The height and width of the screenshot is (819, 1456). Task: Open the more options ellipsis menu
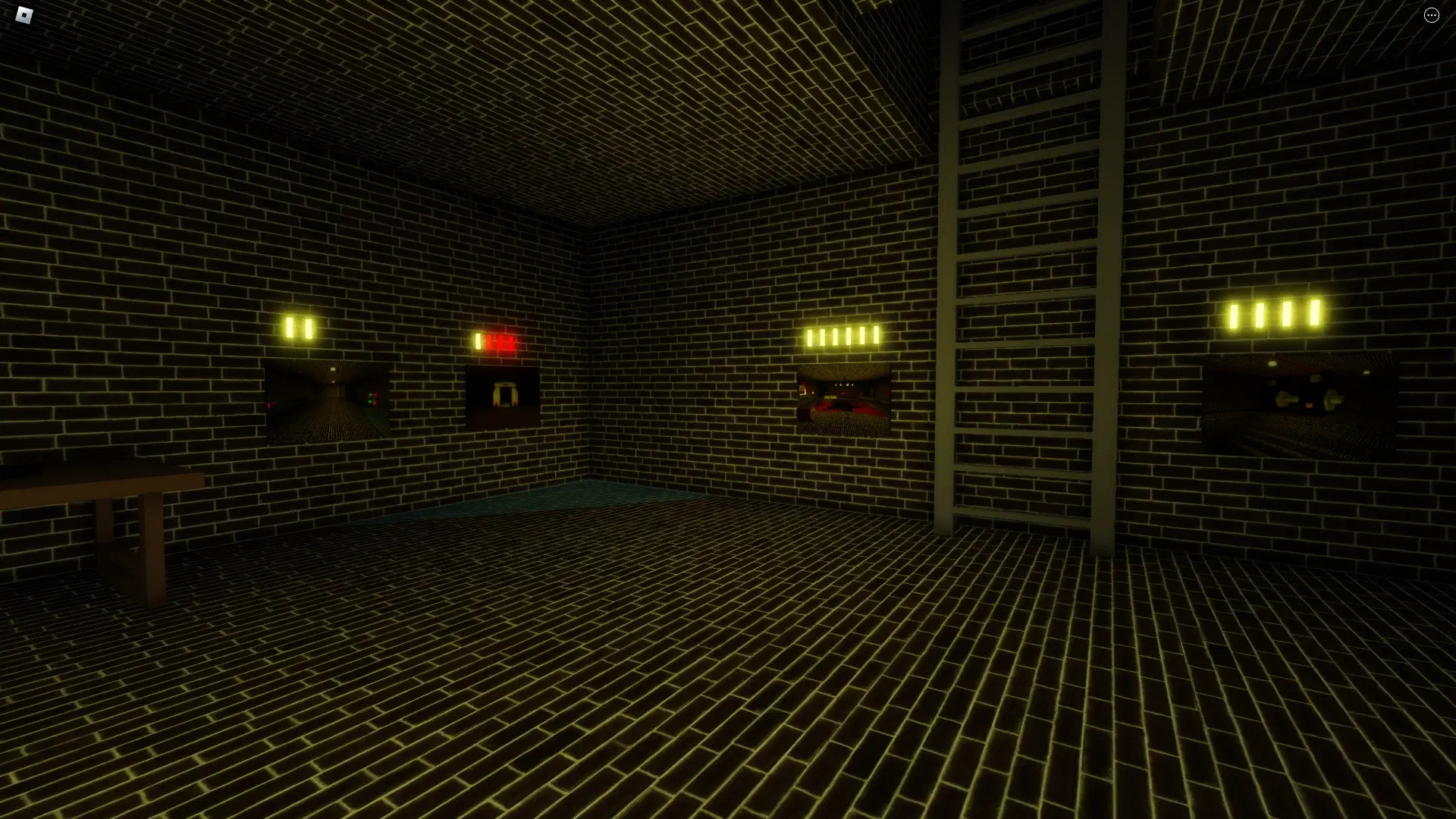click(x=1432, y=15)
